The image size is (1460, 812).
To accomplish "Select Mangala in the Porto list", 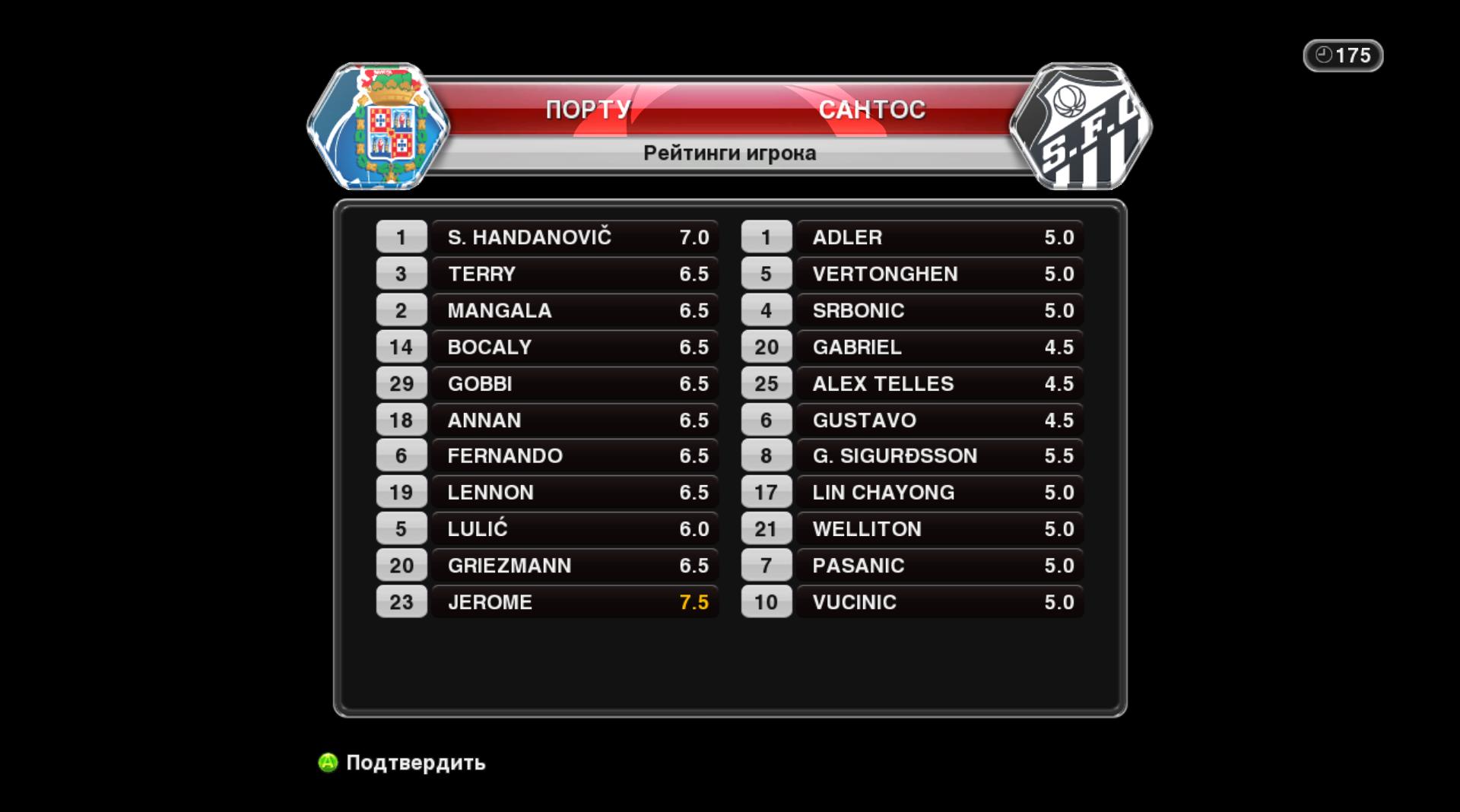I will pyautogui.click(x=575, y=310).
